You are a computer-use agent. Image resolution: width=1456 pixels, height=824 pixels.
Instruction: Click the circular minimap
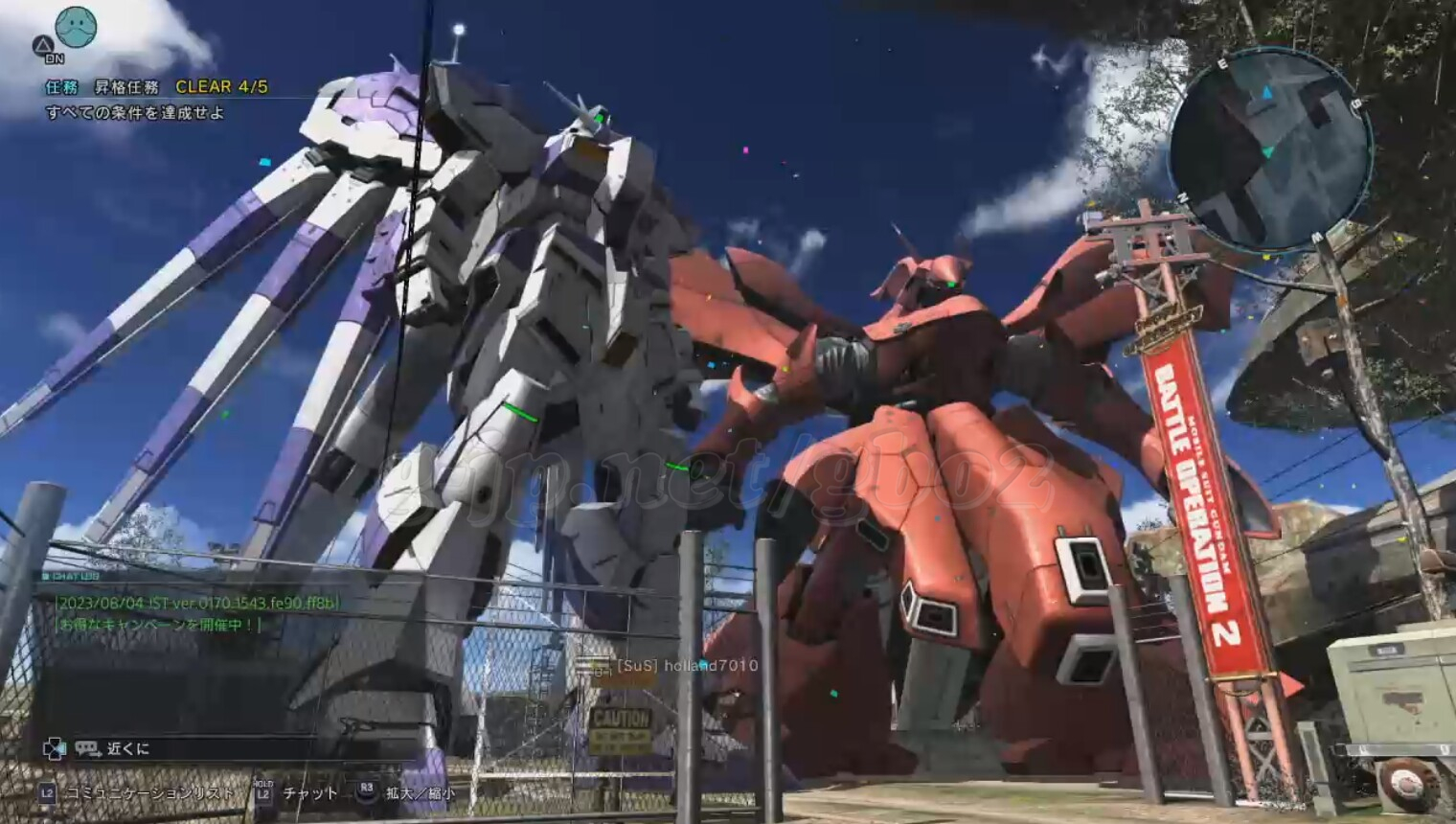coord(1268,149)
